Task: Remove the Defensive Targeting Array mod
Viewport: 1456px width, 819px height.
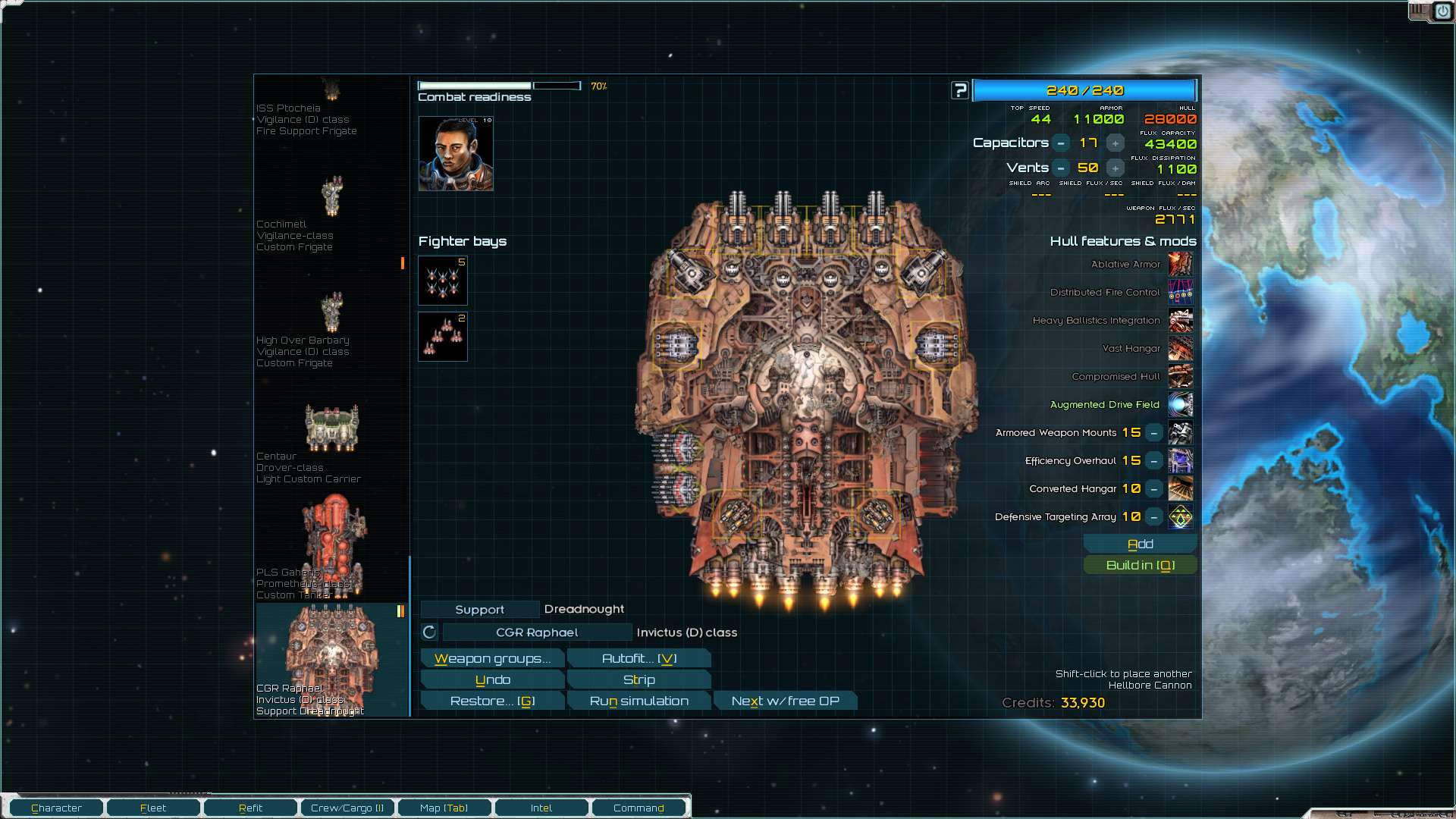Action: click(1153, 517)
